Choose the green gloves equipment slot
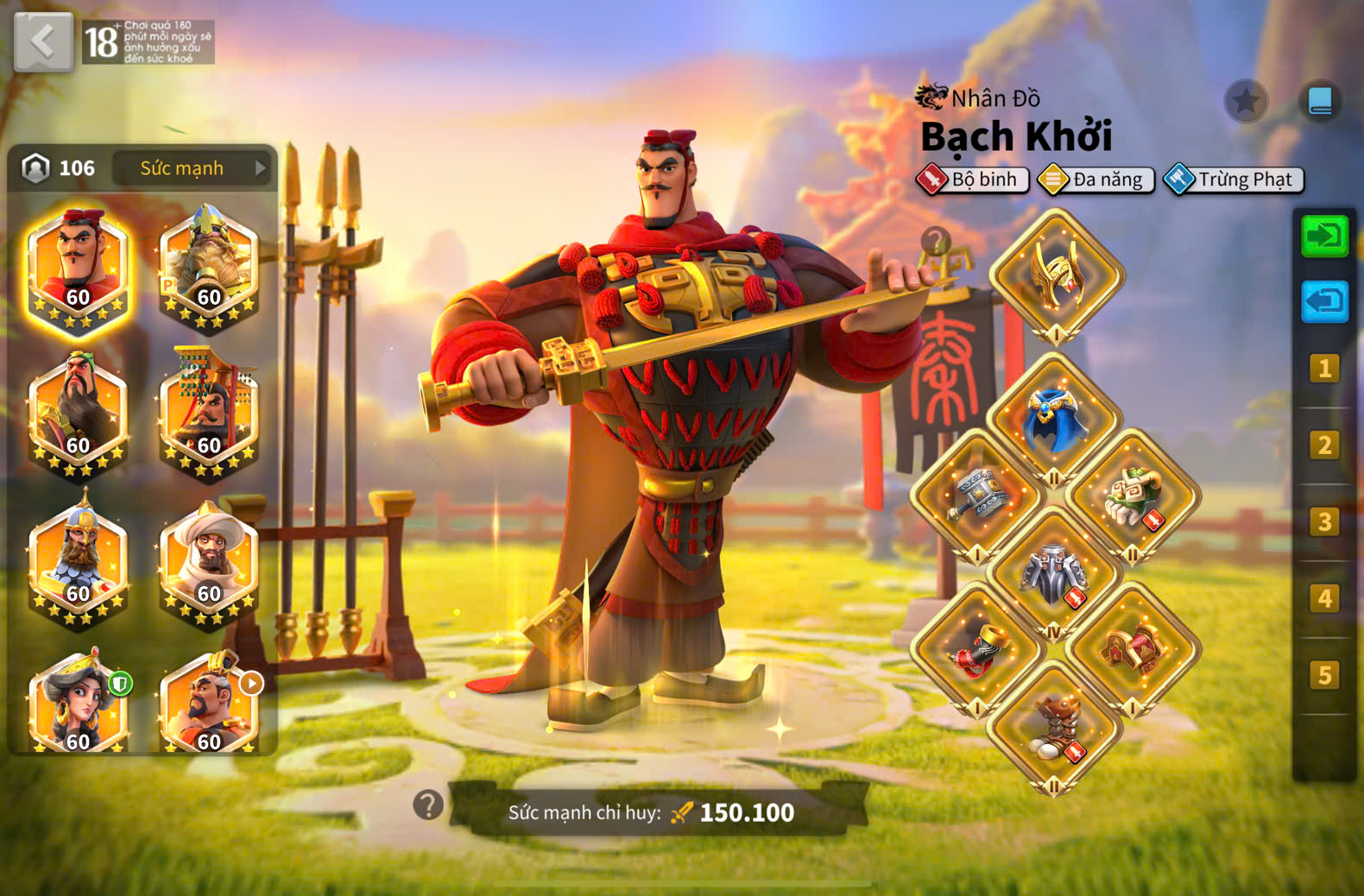The width and height of the screenshot is (1364, 896). 1133,496
